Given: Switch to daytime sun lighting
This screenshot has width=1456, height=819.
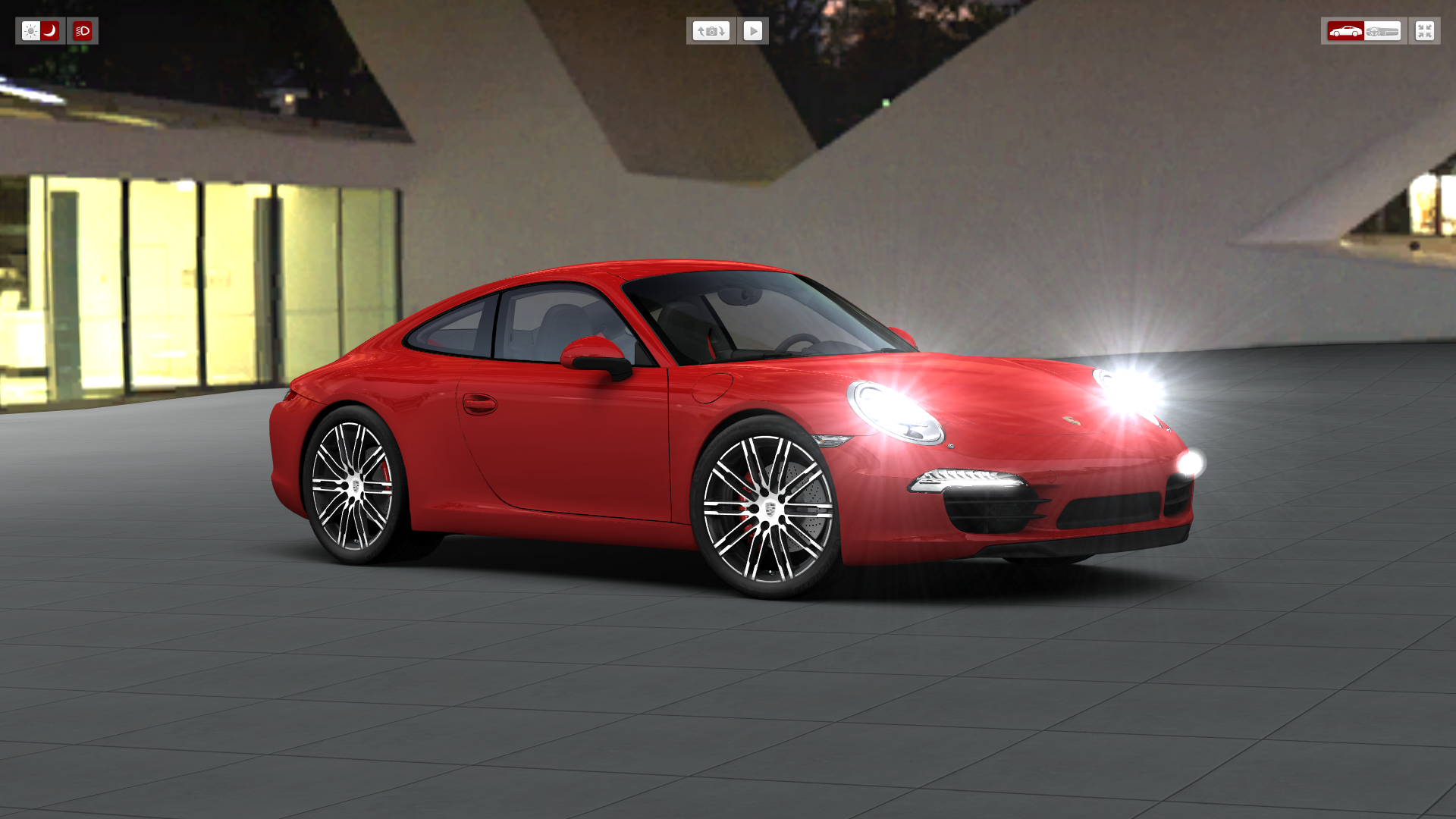Looking at the screenshot, I should coord(30,31).
